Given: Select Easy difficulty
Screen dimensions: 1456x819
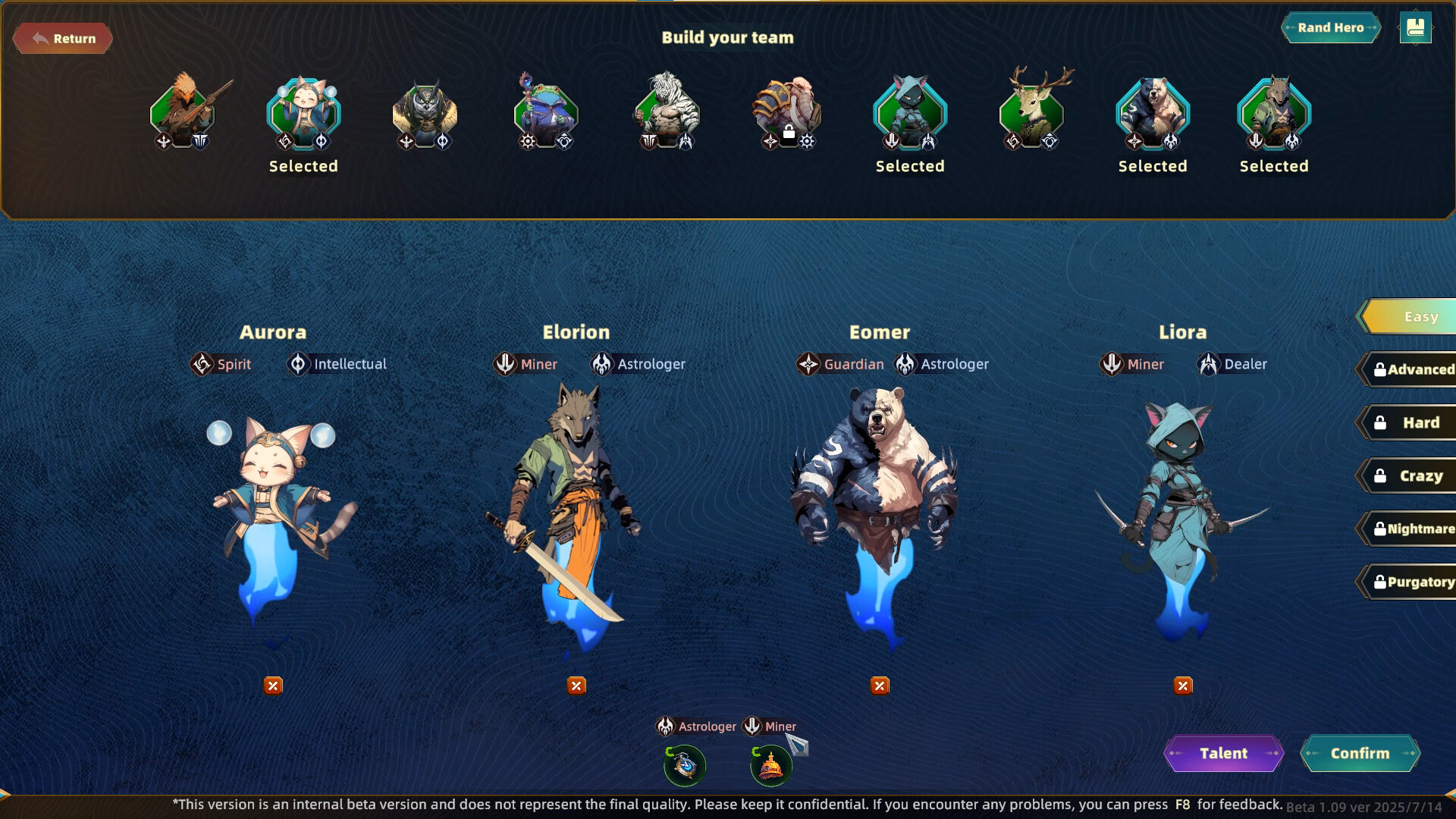Looking at the screenshot, I should click(1410, 317).
